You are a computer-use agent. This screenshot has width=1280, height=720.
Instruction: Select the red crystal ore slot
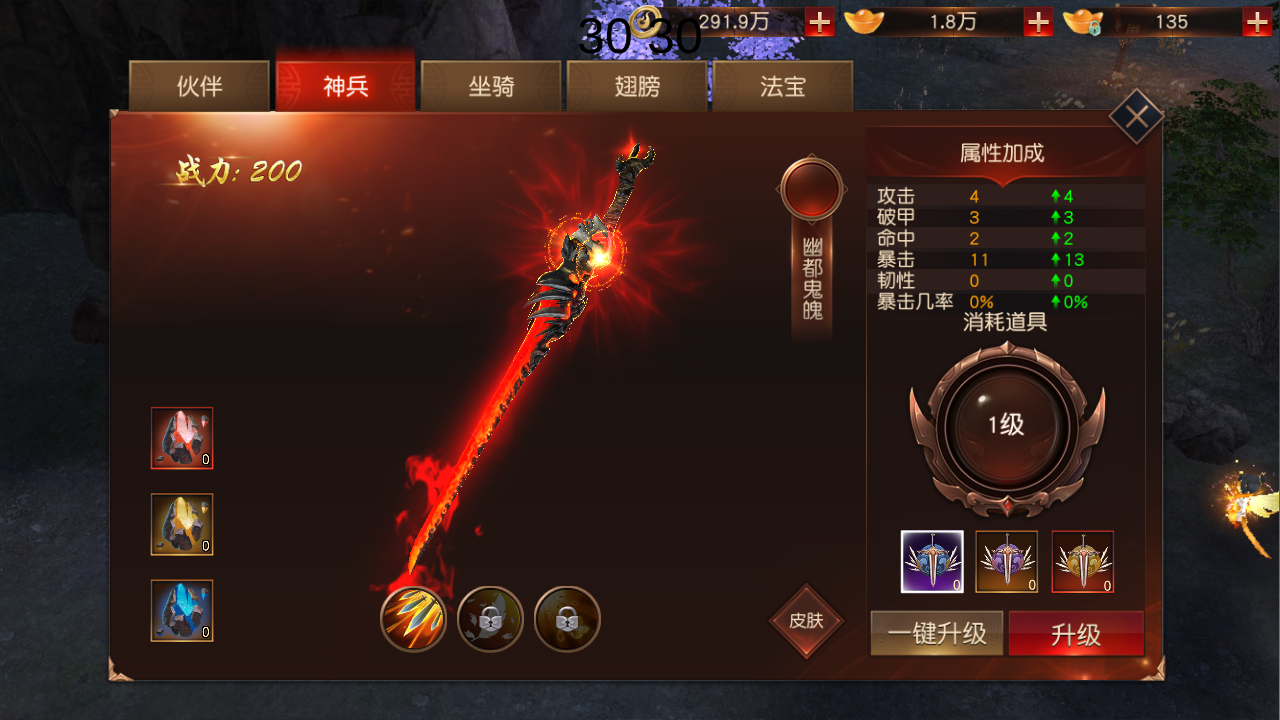[182, 438]
